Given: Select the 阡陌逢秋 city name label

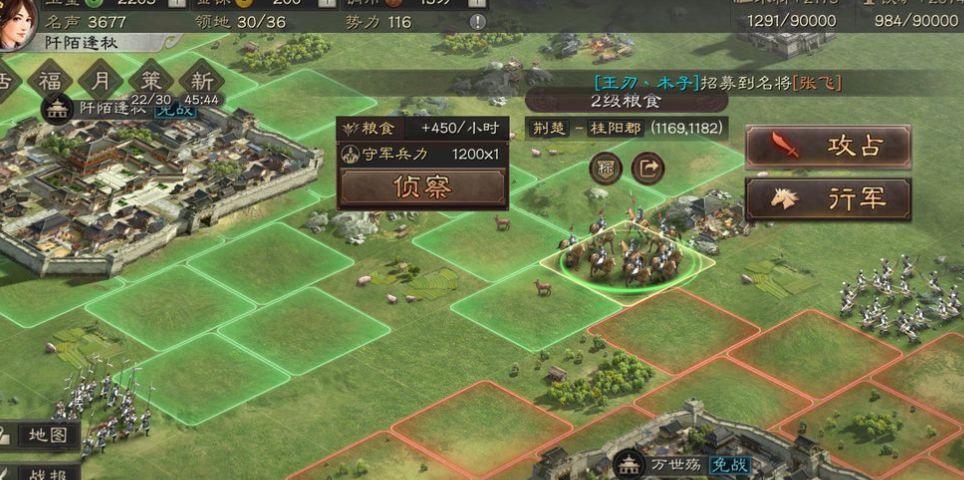Looking at the screenshot, I should tap(113, 108).
